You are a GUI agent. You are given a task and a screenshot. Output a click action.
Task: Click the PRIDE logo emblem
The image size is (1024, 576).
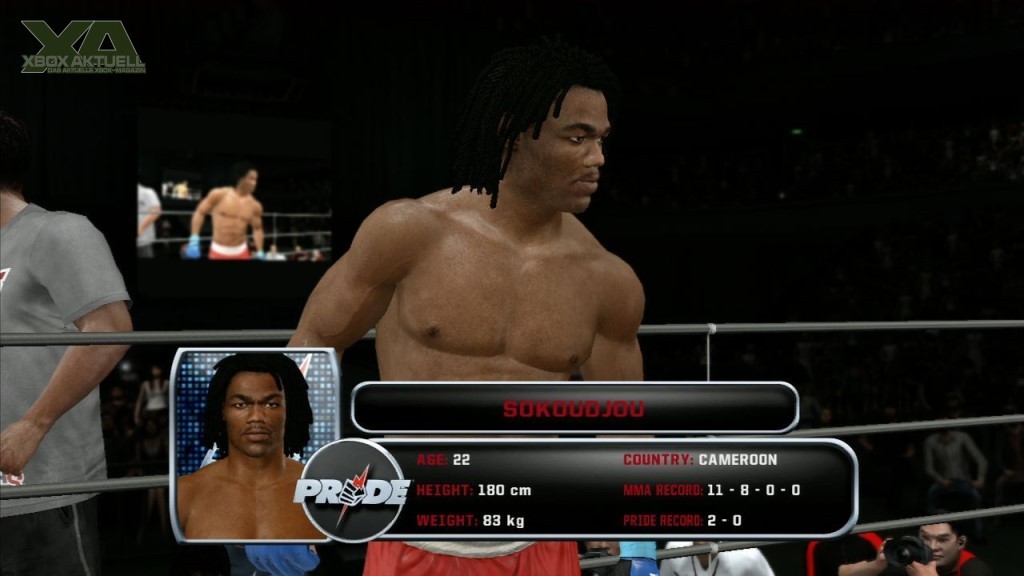tap(352, 490)
